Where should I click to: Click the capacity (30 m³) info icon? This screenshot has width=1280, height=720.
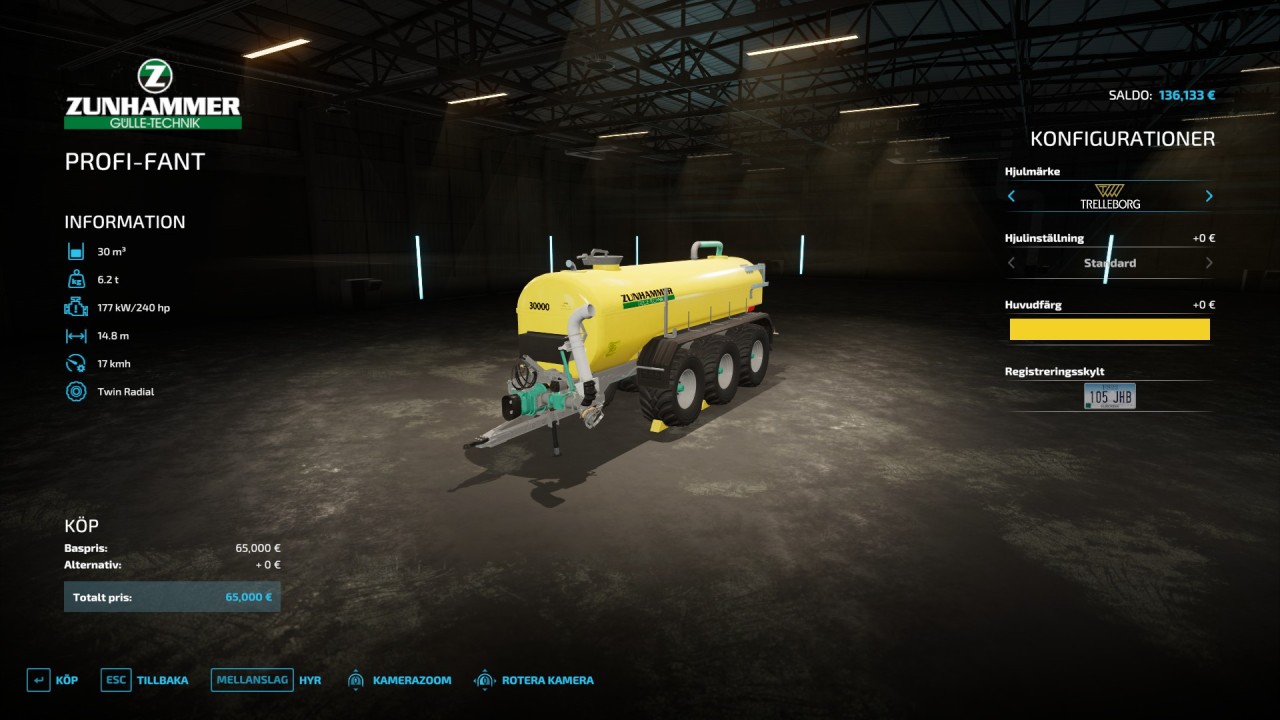click(75, 251)
